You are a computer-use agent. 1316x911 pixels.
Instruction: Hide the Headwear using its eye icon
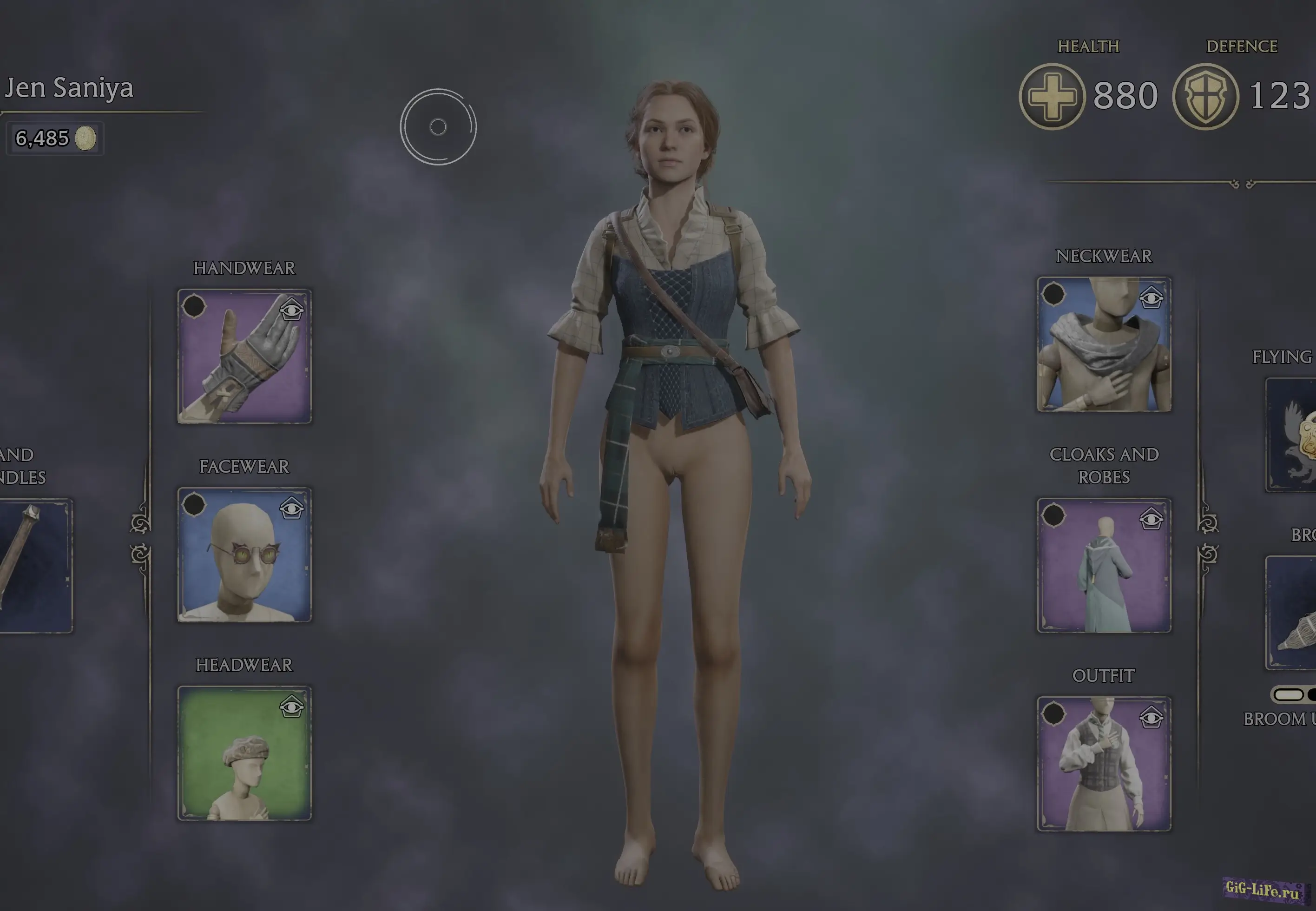tap(292, 706)
